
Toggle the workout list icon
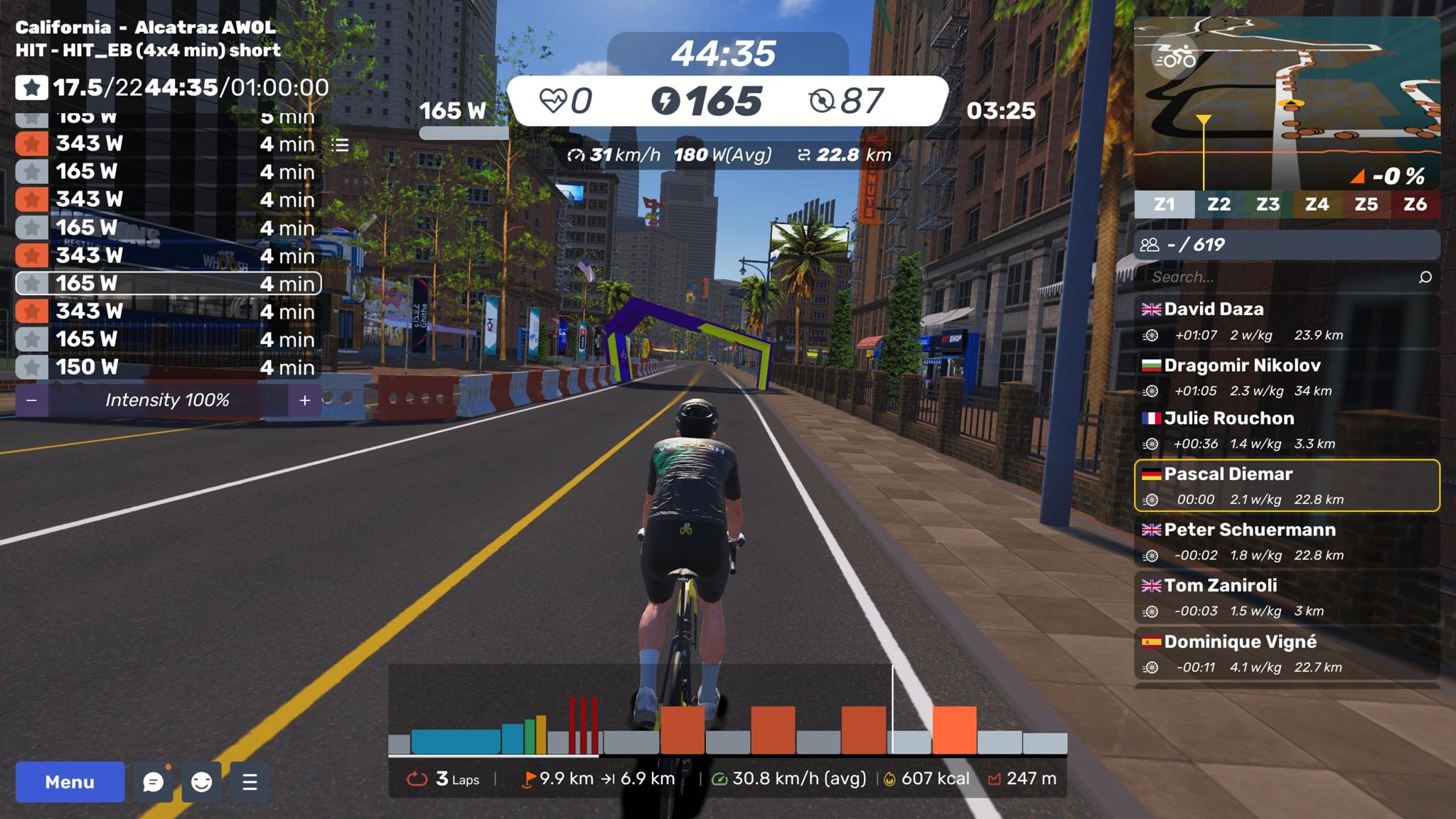pyautogui.click(x=340, y=145)
